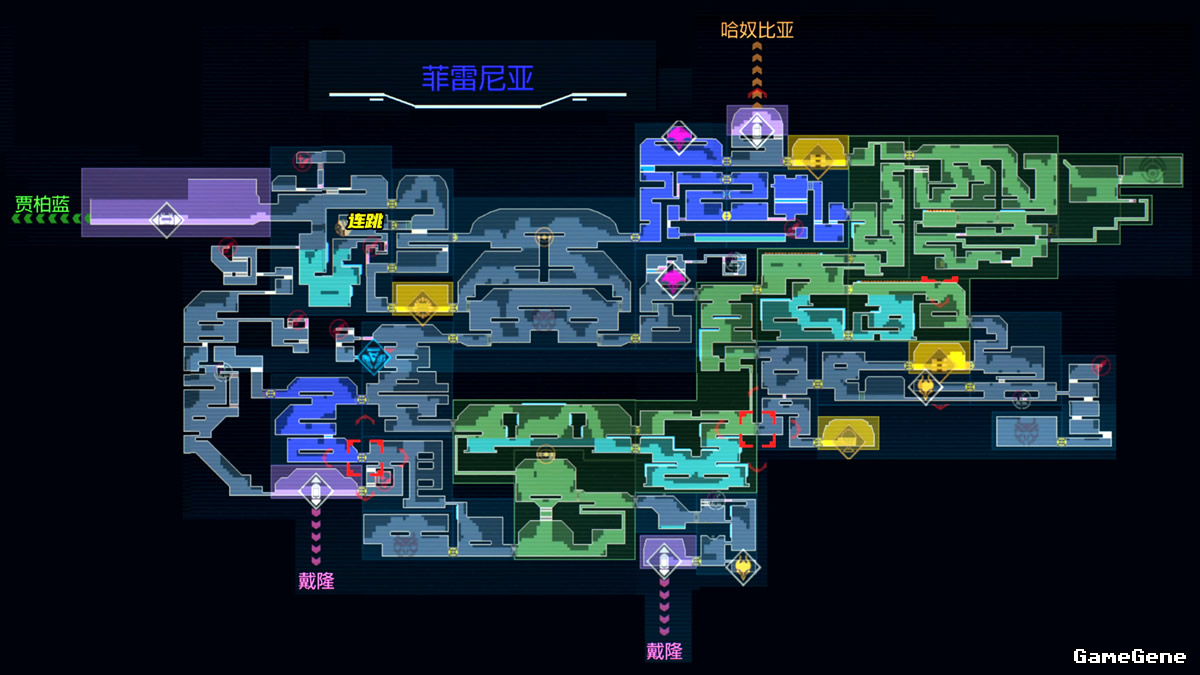Select the 戴隆 elevator next to the gold emblem
The width and height of the screenshot is (1200, 675).
tap(663, 558)
